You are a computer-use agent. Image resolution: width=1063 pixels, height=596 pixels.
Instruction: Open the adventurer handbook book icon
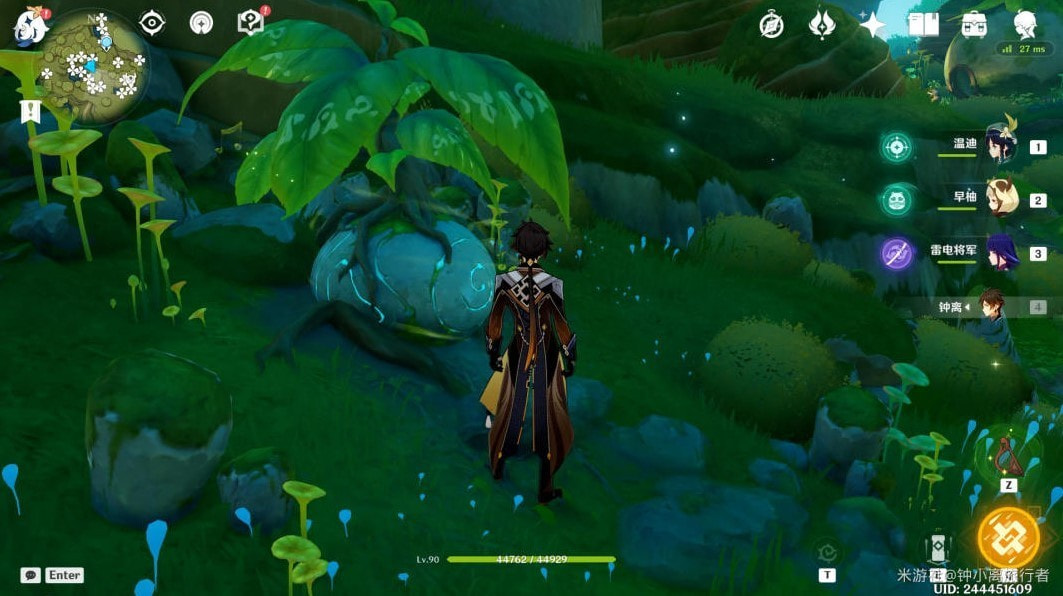923,25
